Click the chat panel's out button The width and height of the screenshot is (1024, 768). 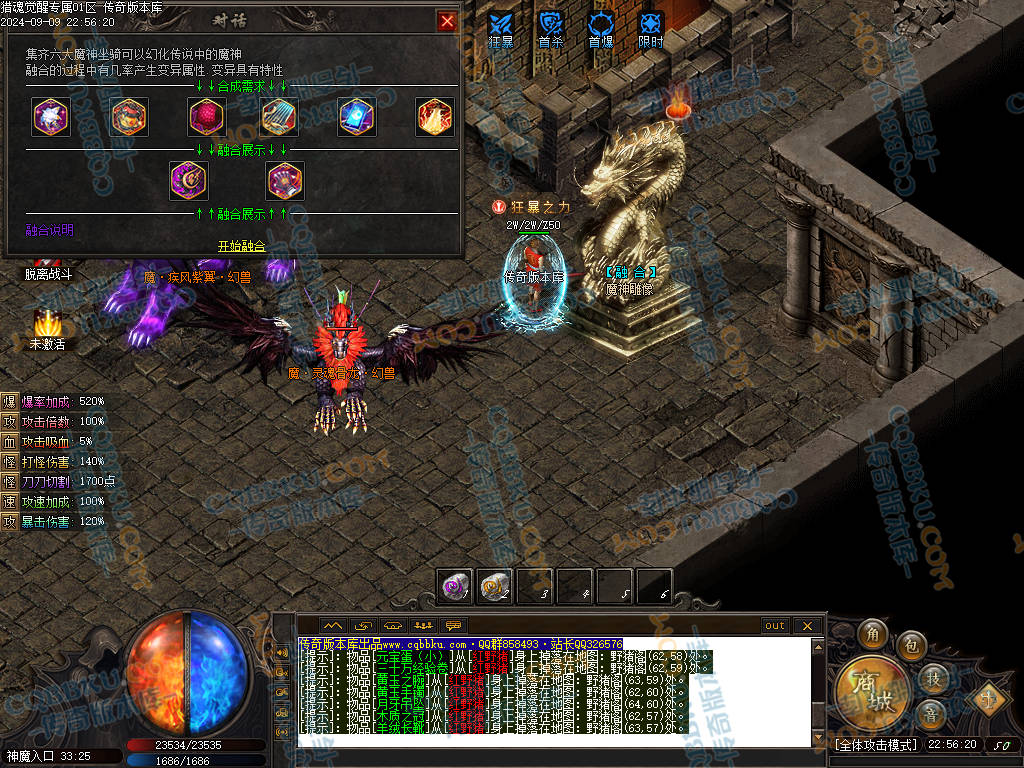[775, 626]
